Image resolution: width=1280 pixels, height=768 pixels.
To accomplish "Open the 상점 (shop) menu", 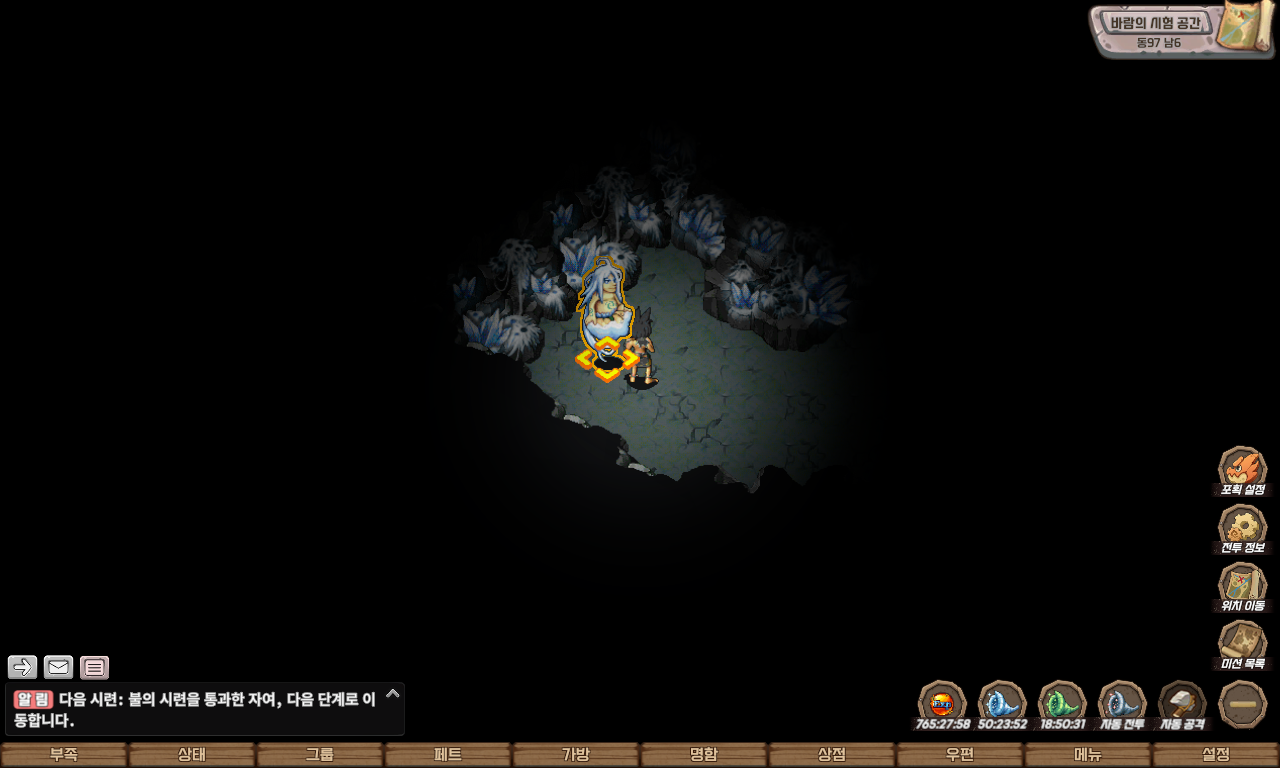I will (x=832, y=755).
